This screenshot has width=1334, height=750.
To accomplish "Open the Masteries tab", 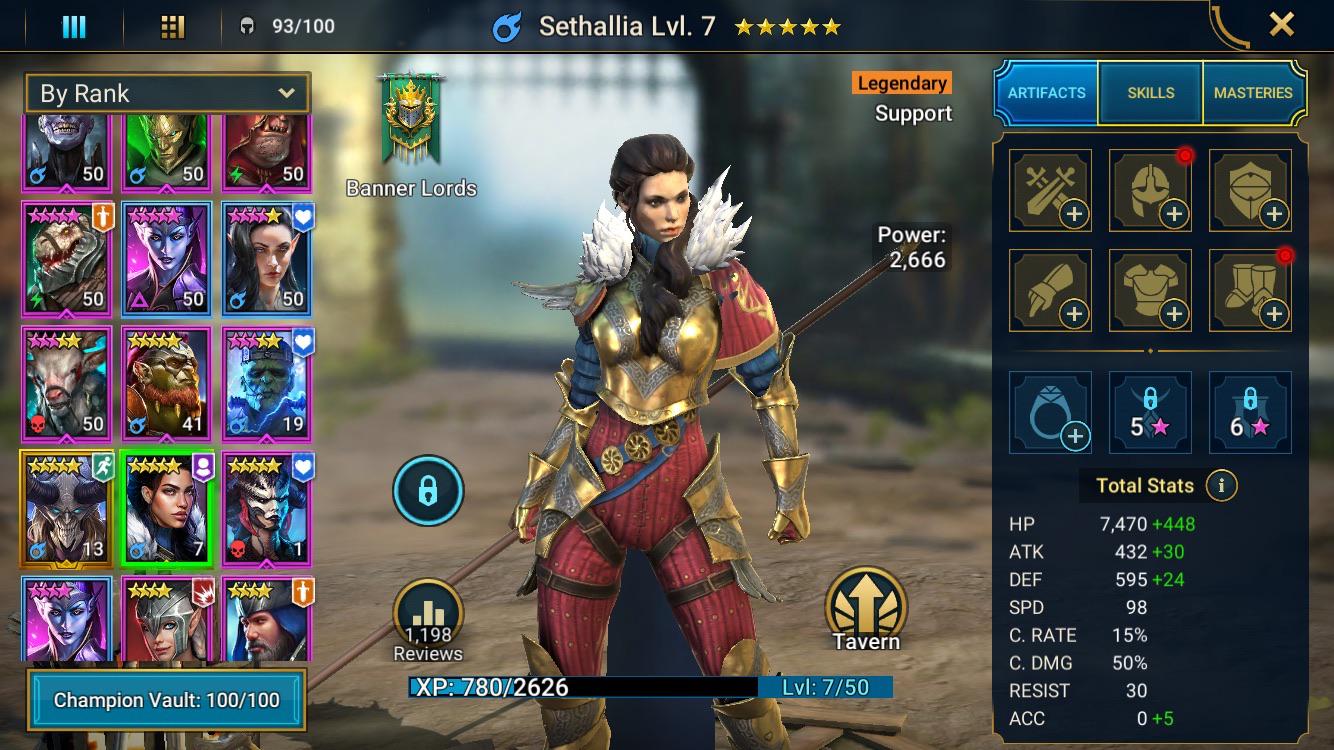I will 1253,92.
